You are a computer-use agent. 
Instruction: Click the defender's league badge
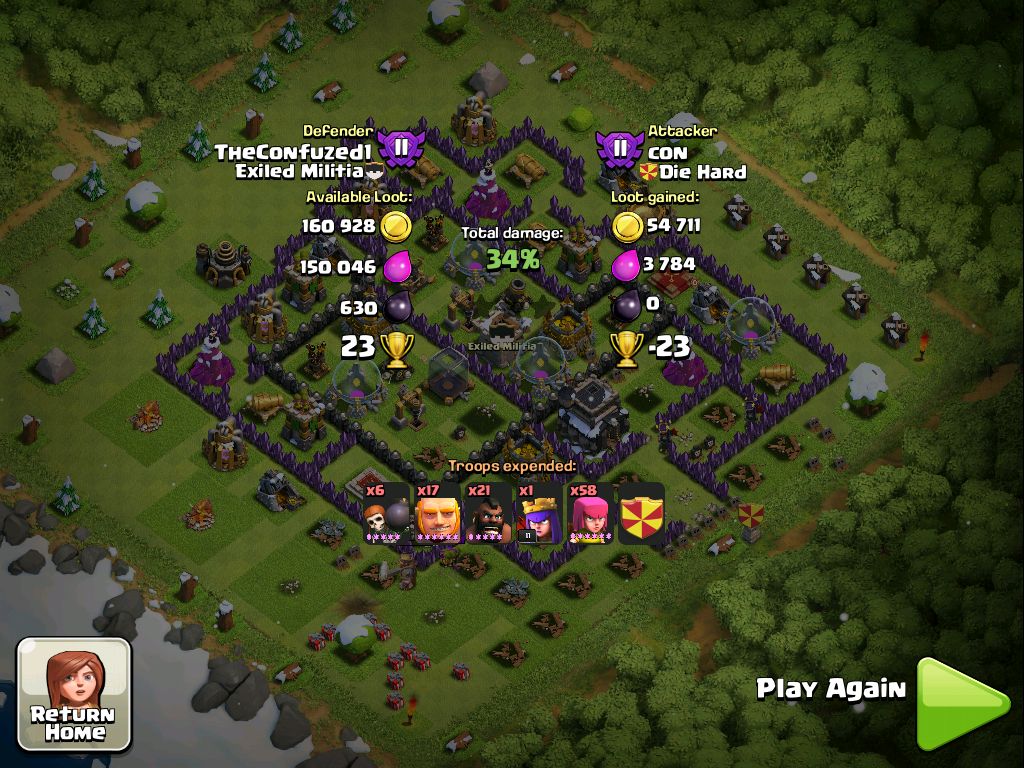coord(400,150)
